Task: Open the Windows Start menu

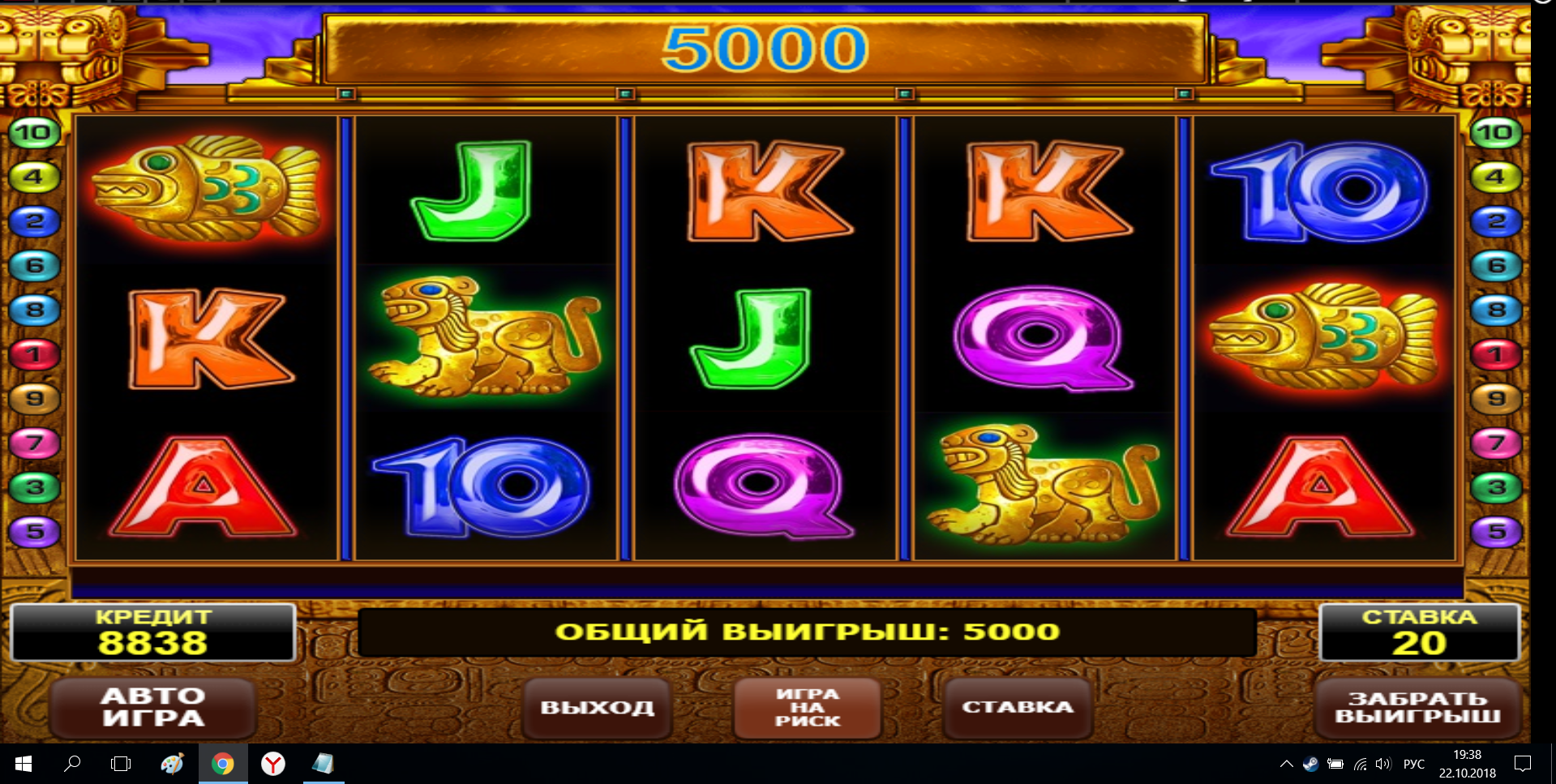Action: 23,763
